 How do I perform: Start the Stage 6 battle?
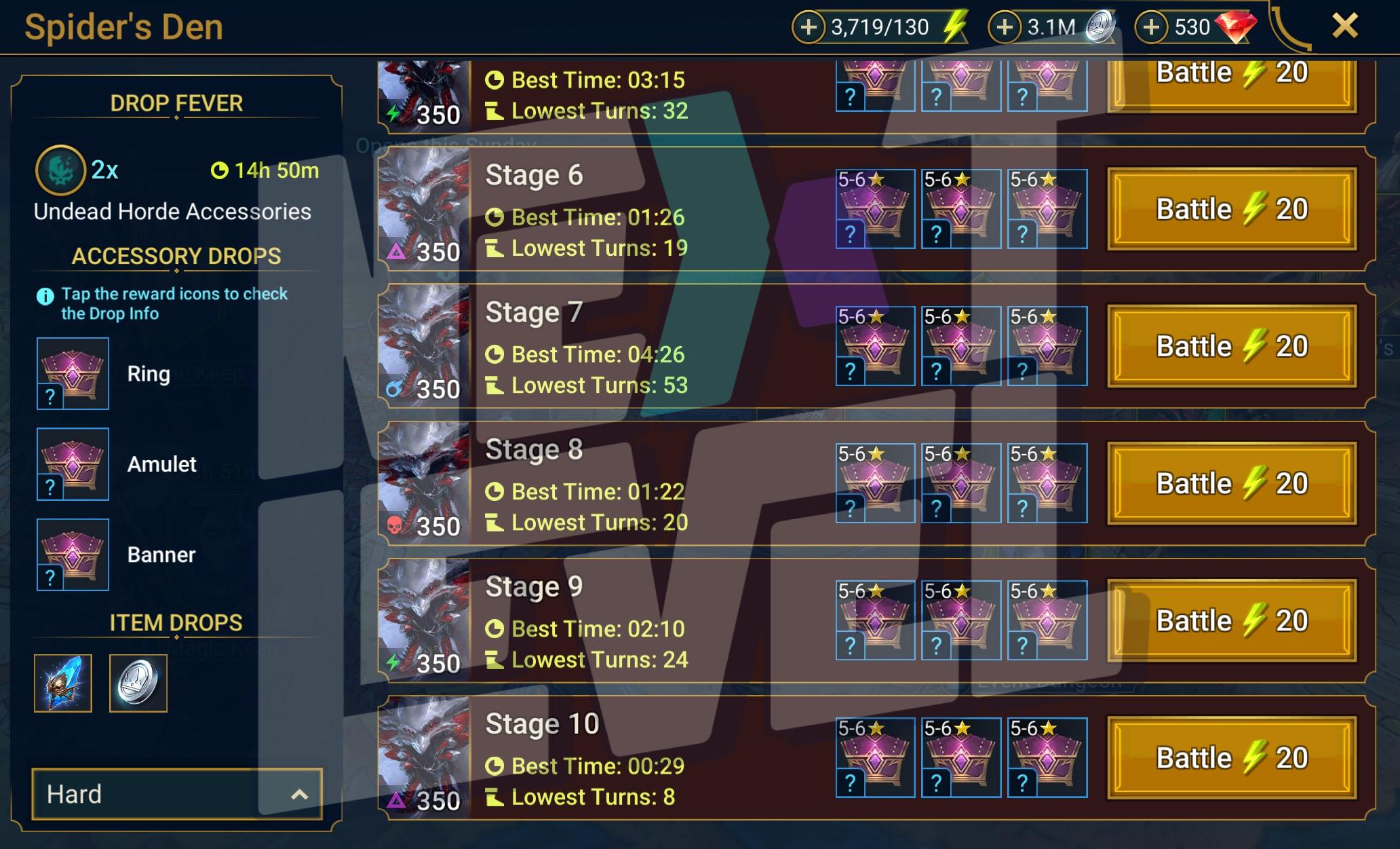[1232, 209]
